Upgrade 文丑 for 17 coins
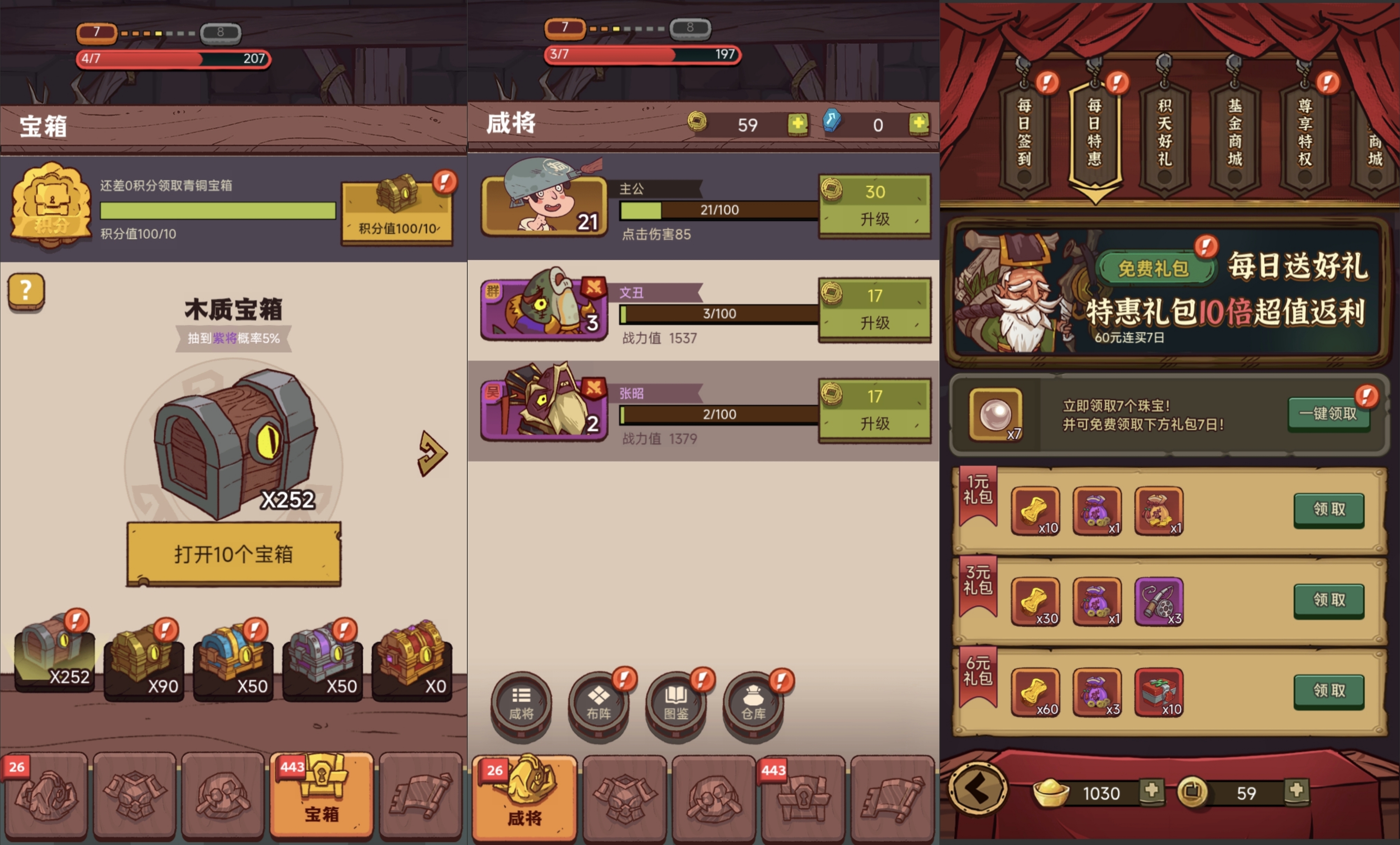The image size is (1400, 845). click(x=874, y=310)
